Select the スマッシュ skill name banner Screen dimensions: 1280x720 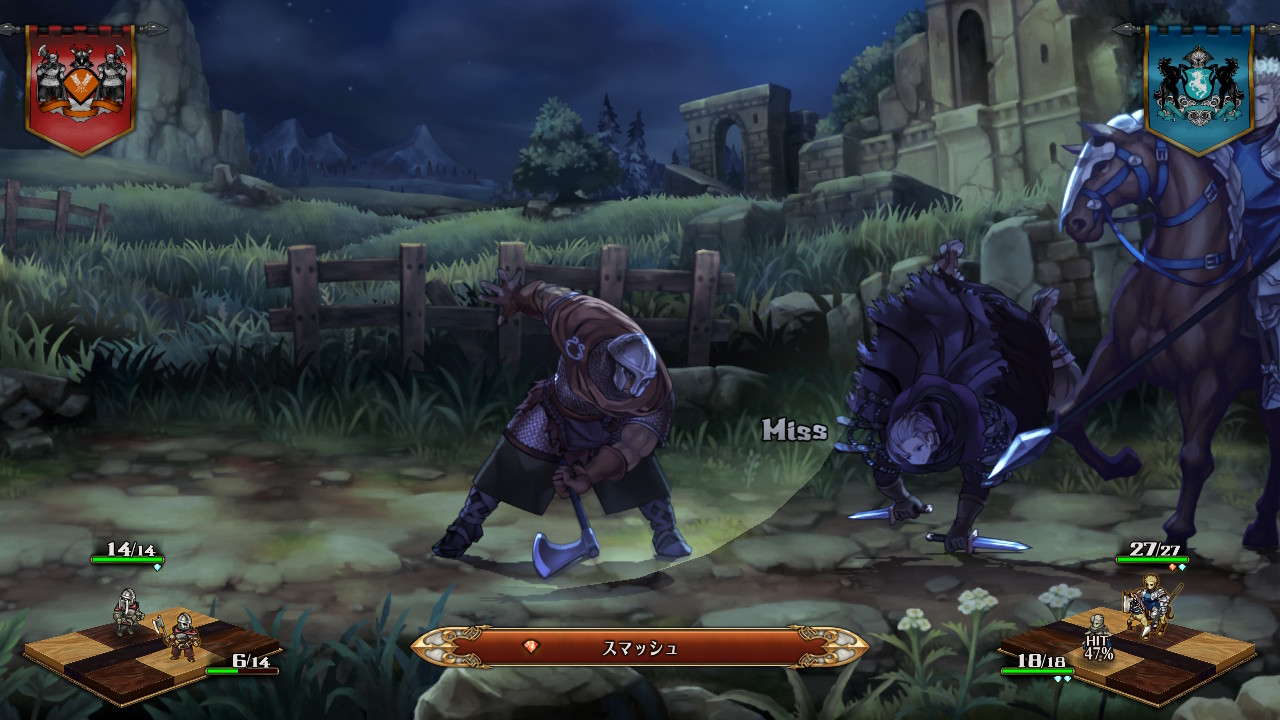(x=640, y=647)
